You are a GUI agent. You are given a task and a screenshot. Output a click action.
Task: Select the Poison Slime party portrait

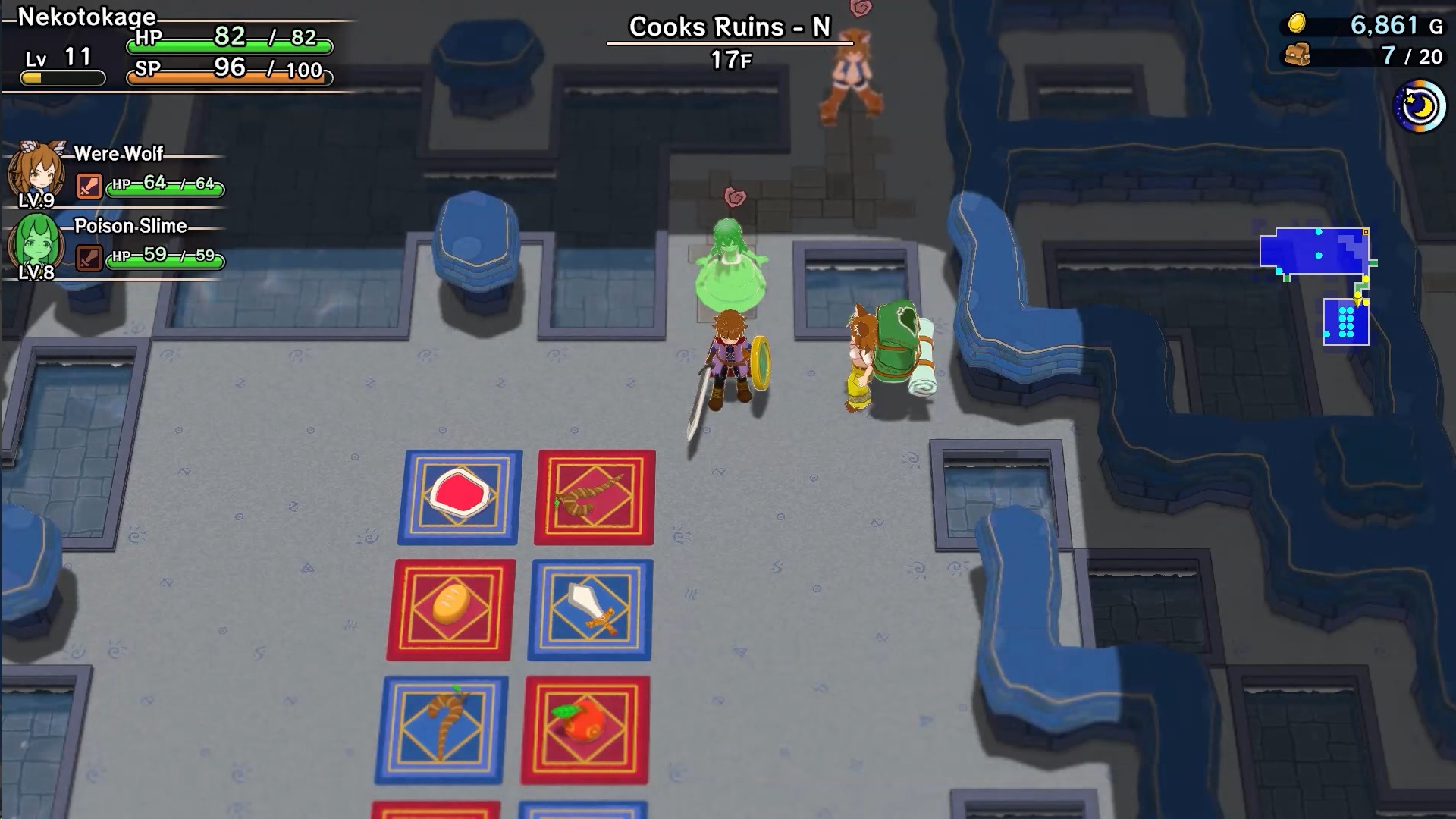pyautogui.click(x=36, y=245)
